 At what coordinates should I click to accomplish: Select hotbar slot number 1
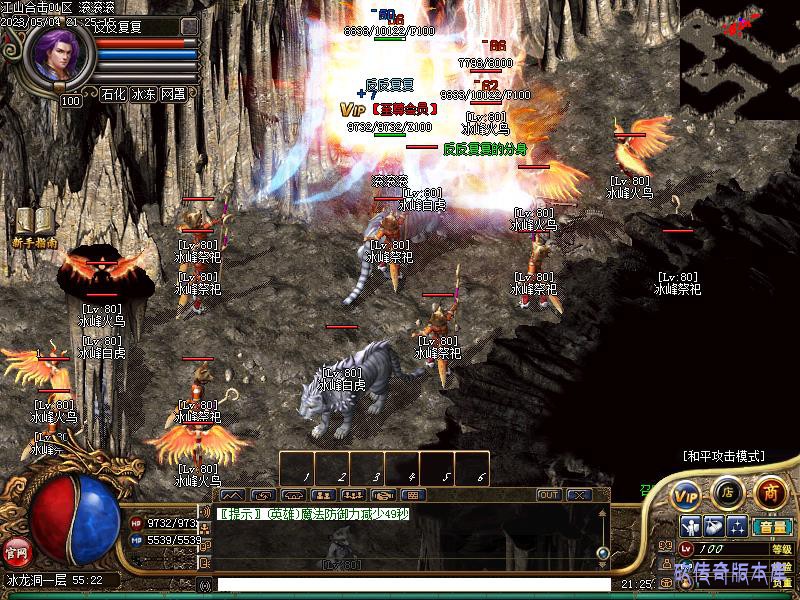click(297, 469)
